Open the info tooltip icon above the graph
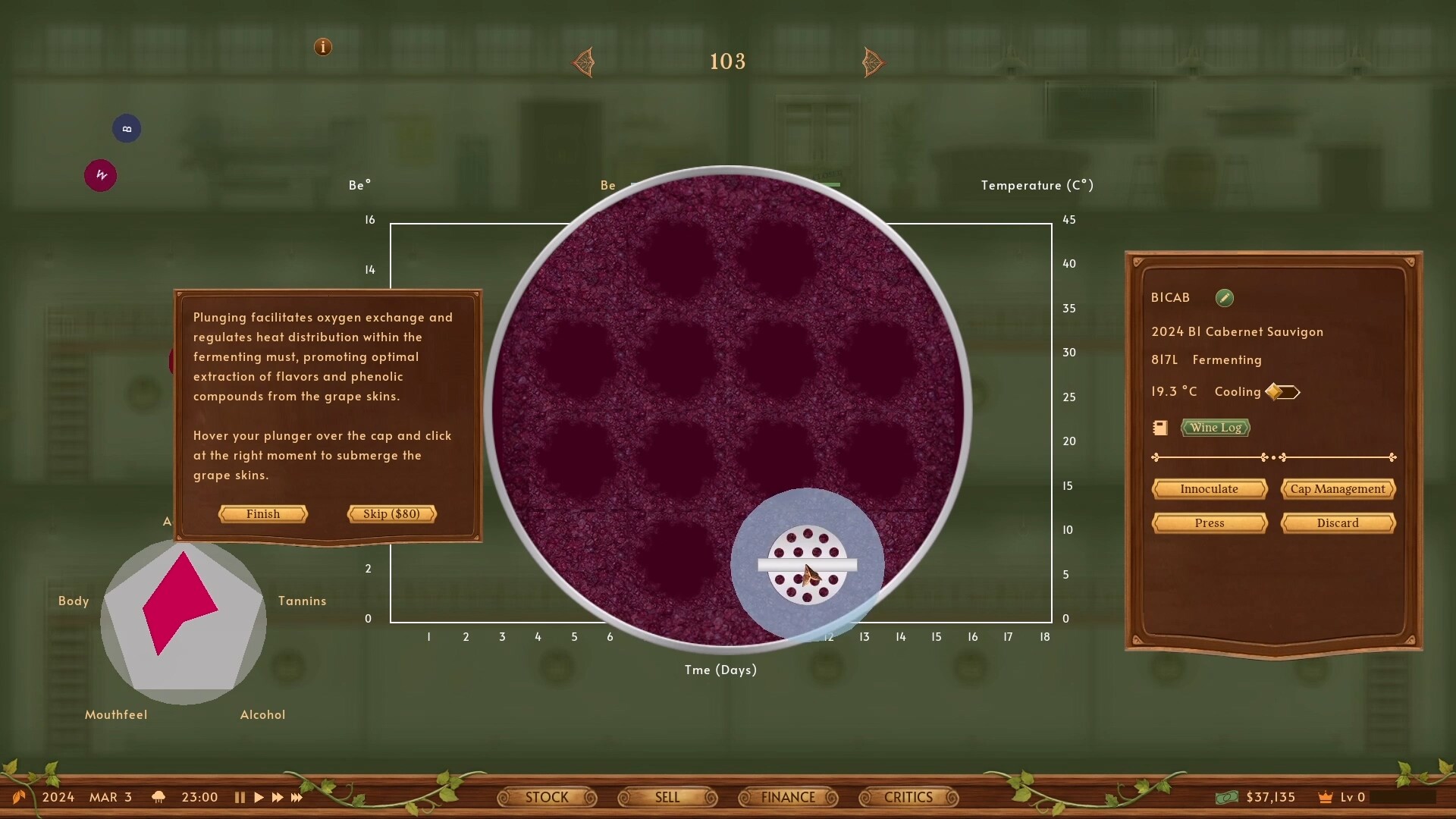The image size is (1456, 819). tap(322, 47)
